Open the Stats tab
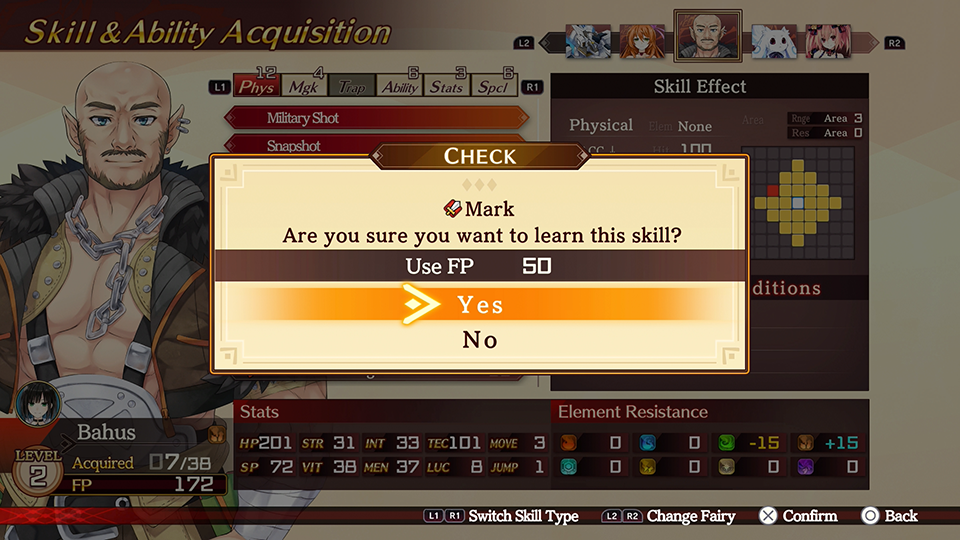Viewport: 960px width, 540px height. 446,87
